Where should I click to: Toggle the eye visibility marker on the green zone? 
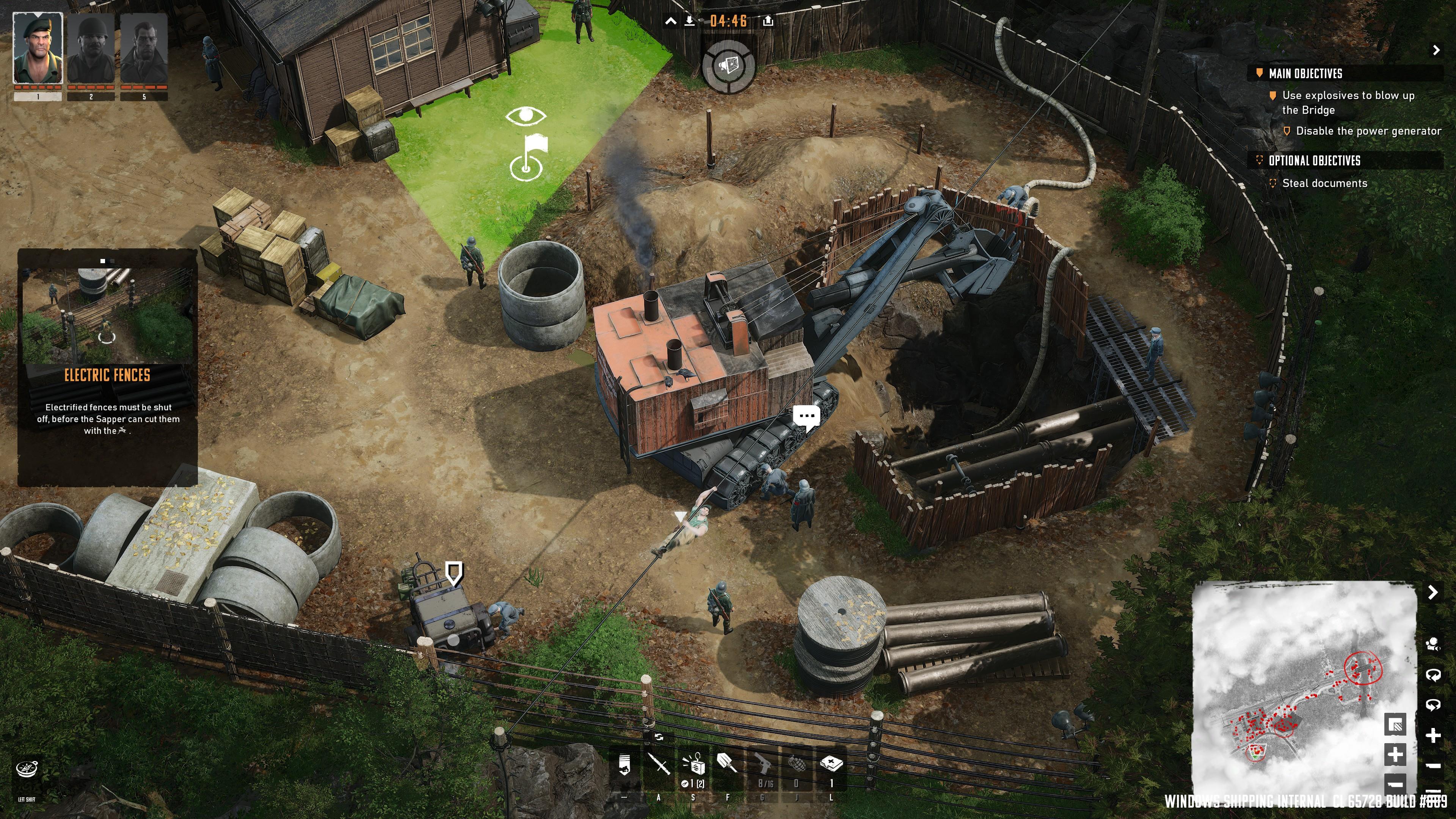point(526,116)
